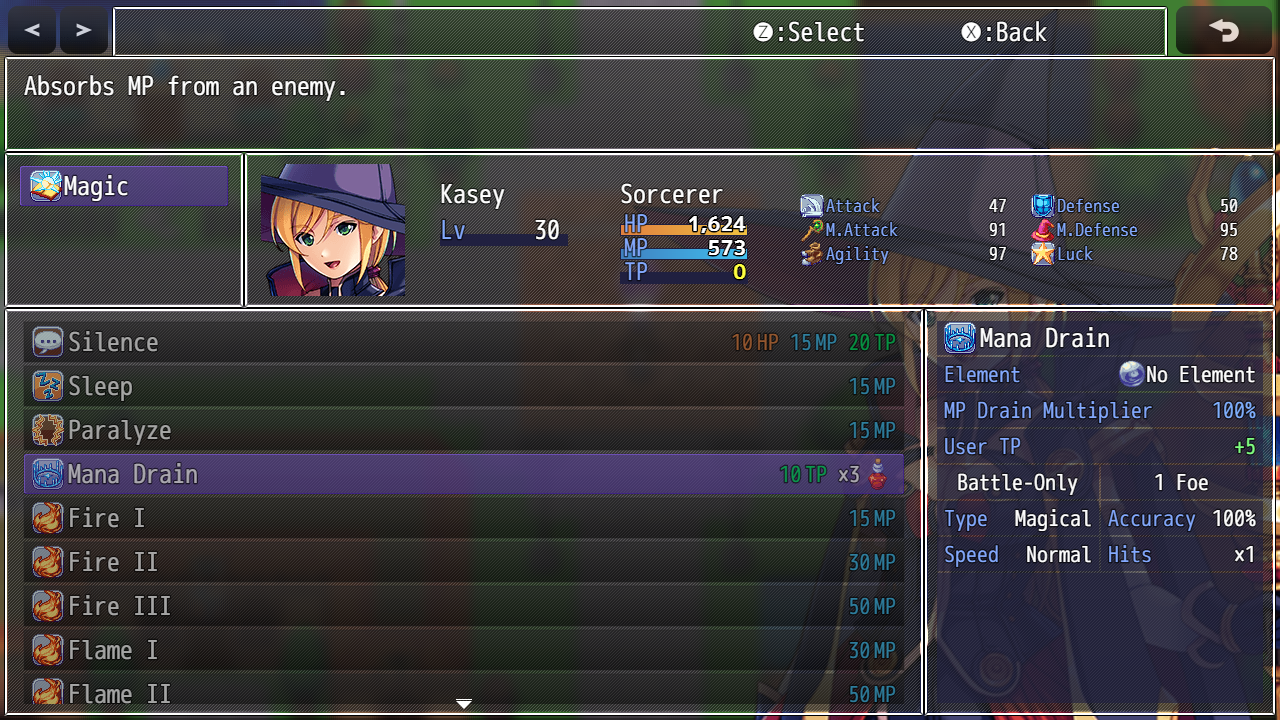Choose the Silence spell
This screenshot has width=1280, height=720.
pos(463,342)
